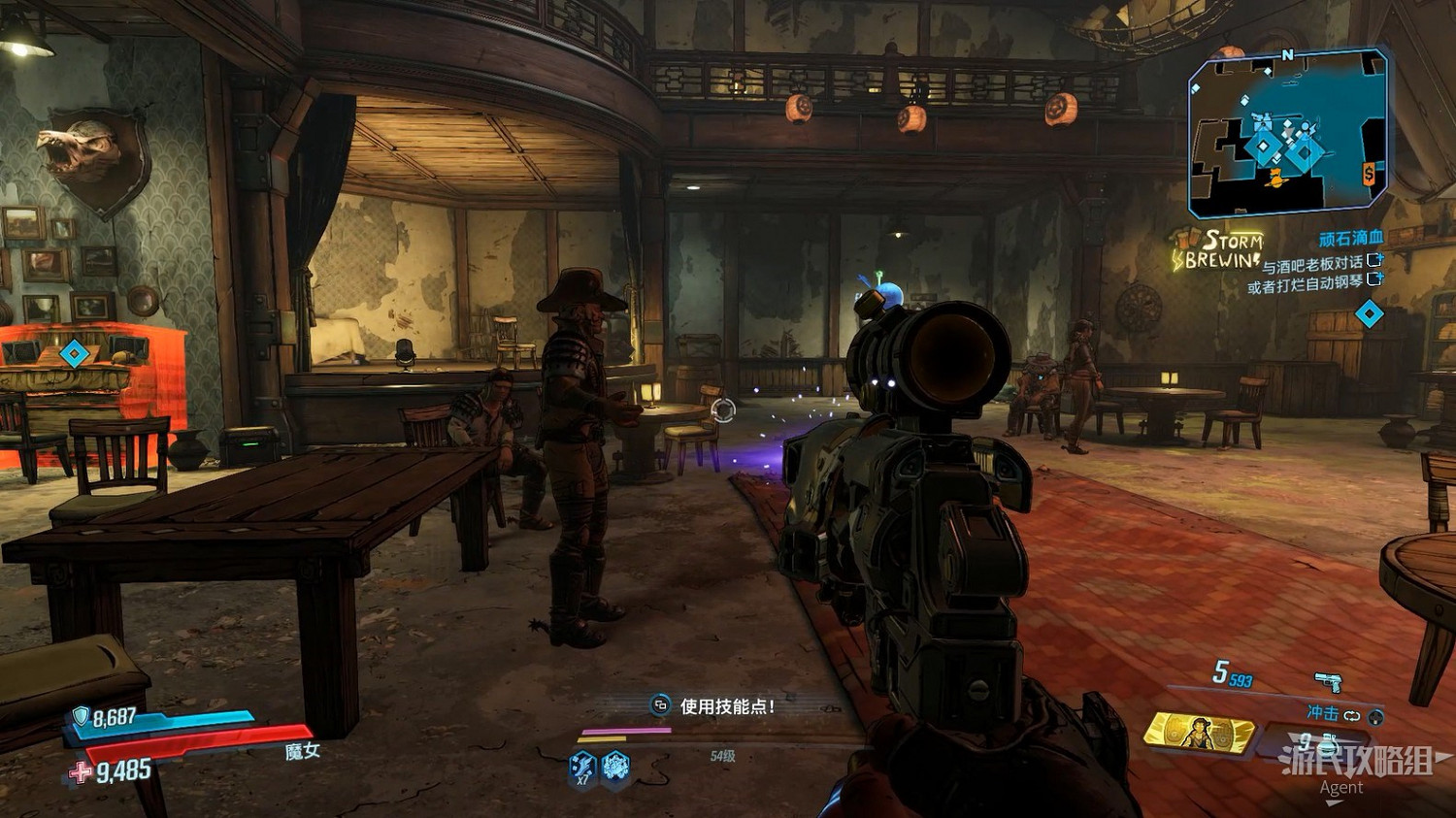Viewport: 1456px width, 818px height.
Task: Select the winged boot x7 buff icon
Action: [x=582, y=768]
